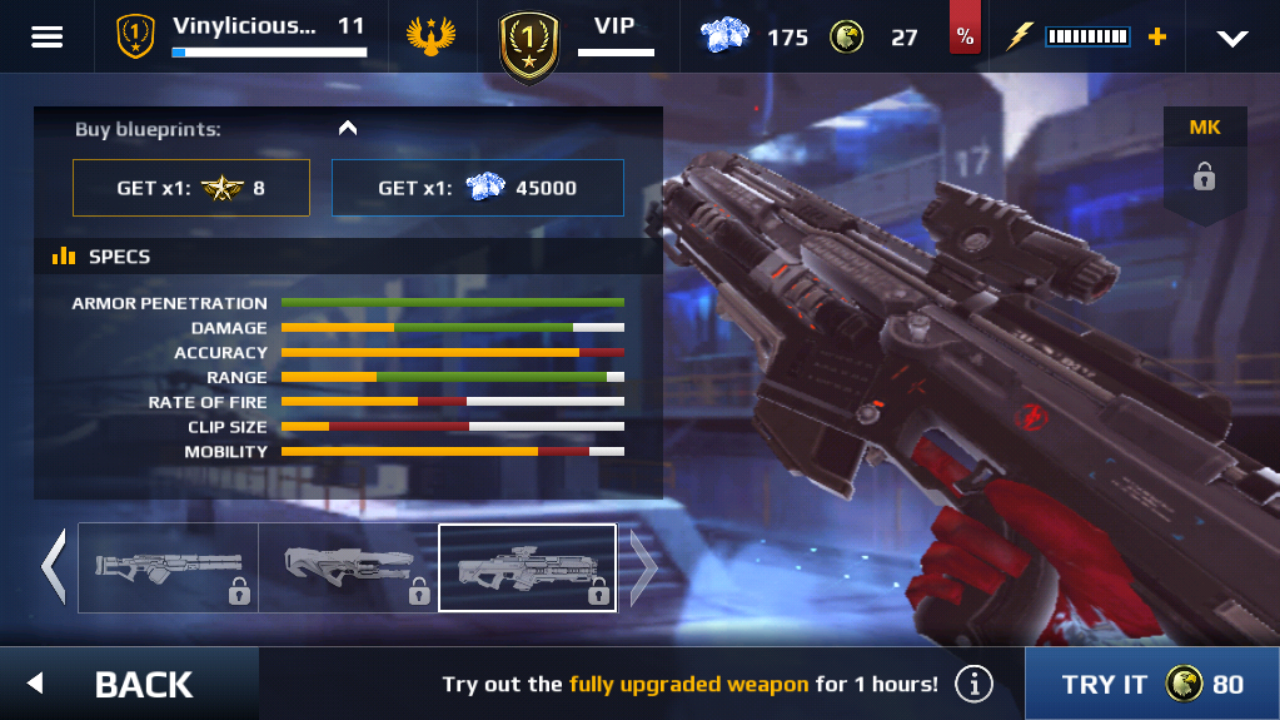Select the highlighted scoped weapon thumbnail
Image resolution: width=1280 pixels, height=720 pixels.
(527, 567)
